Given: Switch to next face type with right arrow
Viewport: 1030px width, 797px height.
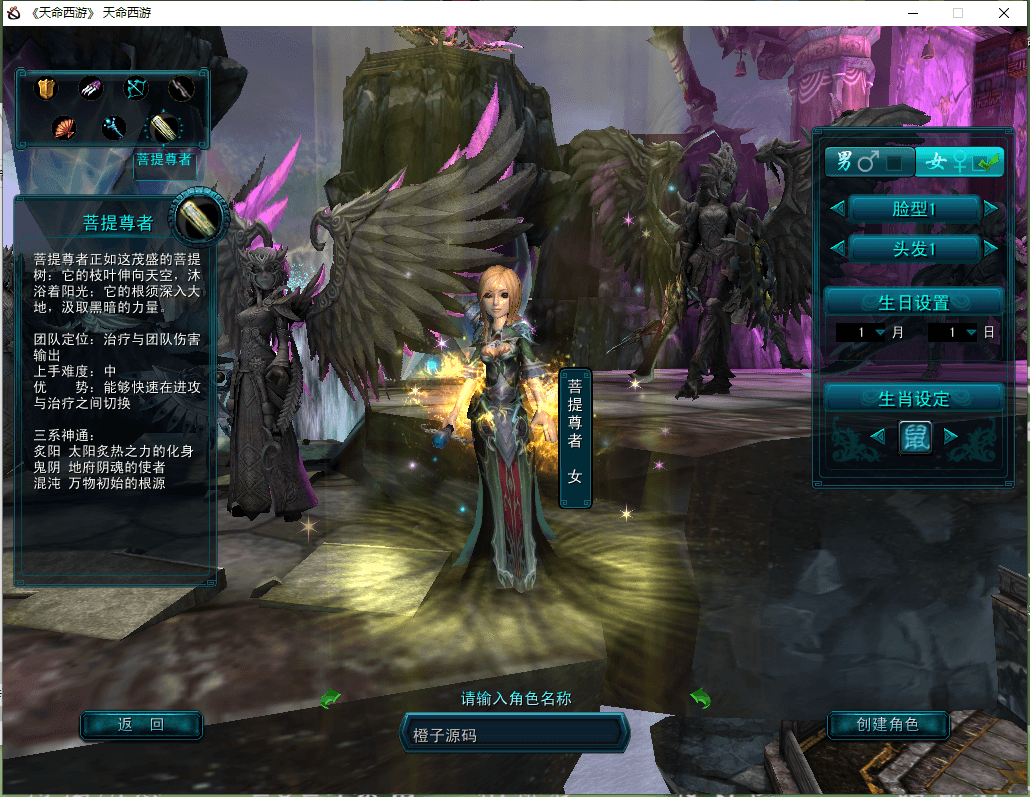Looking at the screenshot, I should click(991, 209).
